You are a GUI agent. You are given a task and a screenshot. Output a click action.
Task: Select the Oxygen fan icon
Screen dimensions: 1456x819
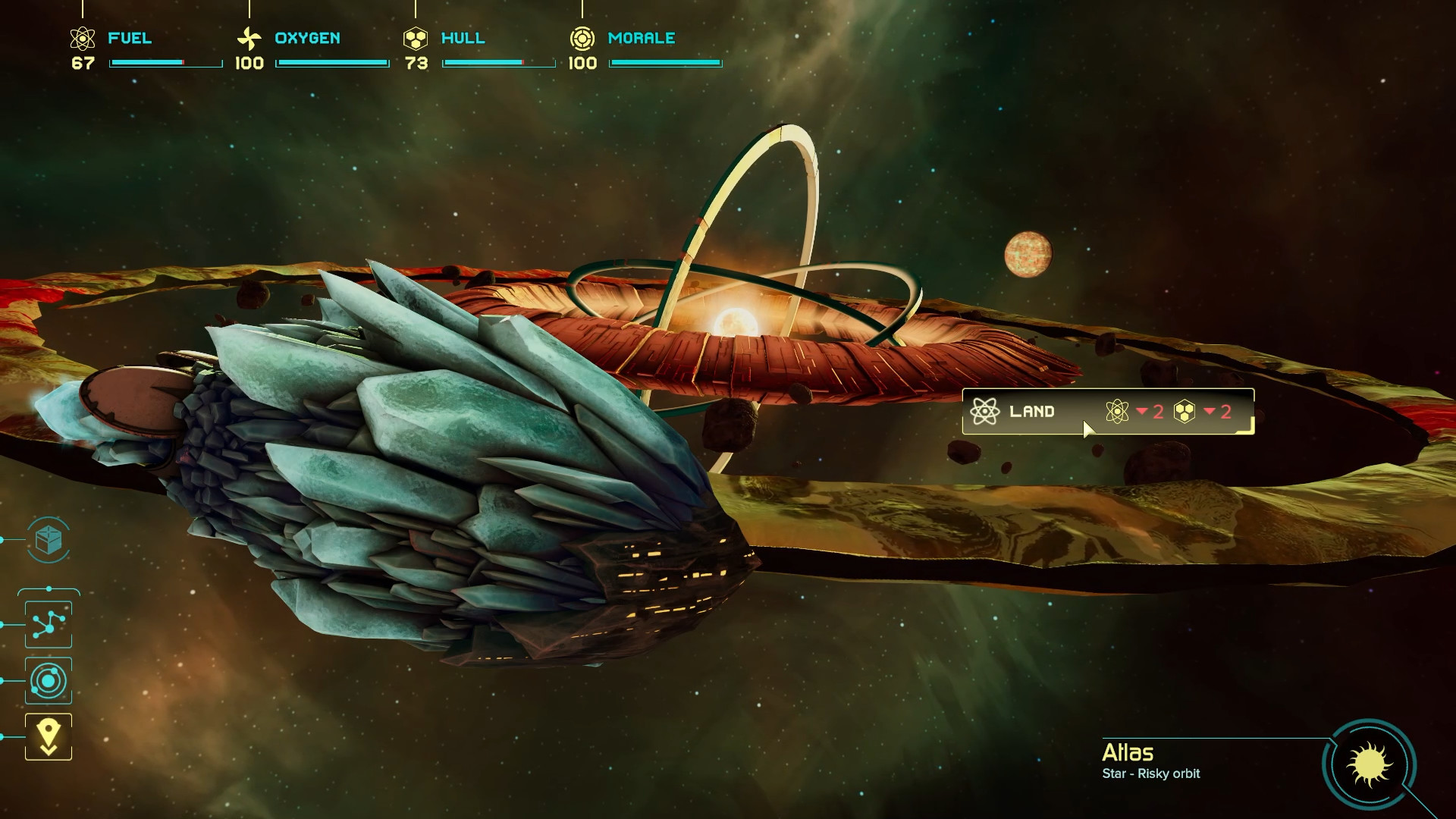pyautogui.click(x=248, y=36)
